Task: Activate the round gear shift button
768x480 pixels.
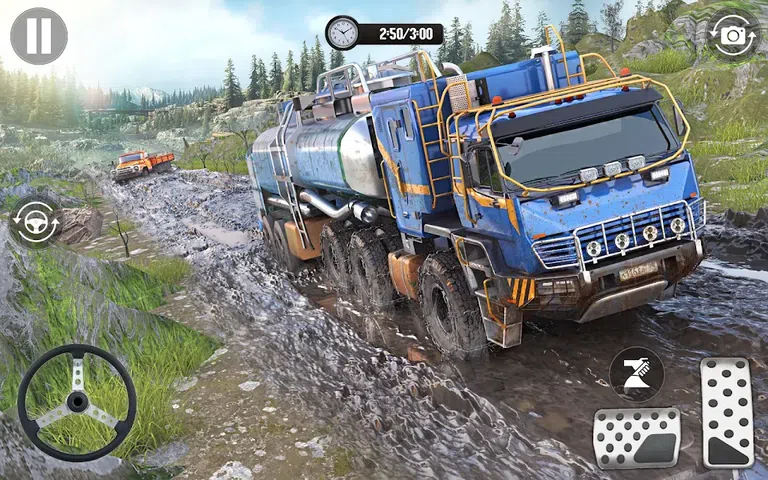Action: [x=636, y=374]
